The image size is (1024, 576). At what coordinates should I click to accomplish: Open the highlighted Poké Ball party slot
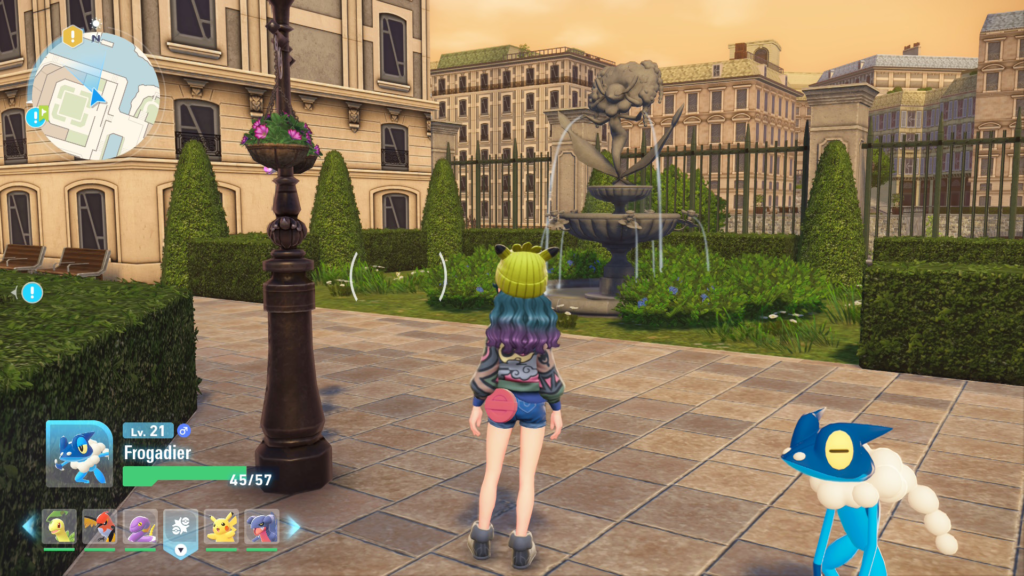[181, 527]
